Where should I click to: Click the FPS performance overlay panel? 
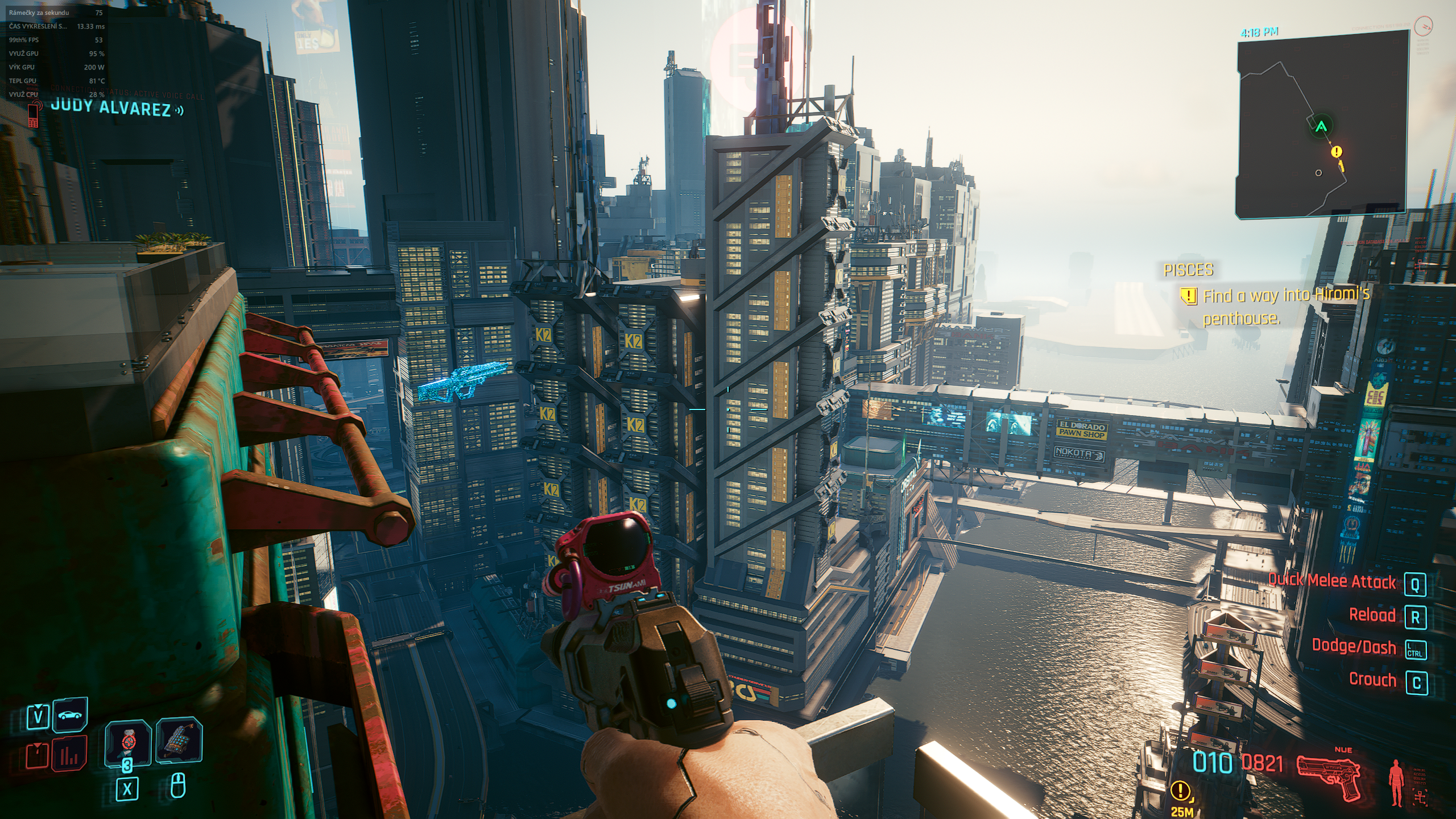[x=56, y=53]
